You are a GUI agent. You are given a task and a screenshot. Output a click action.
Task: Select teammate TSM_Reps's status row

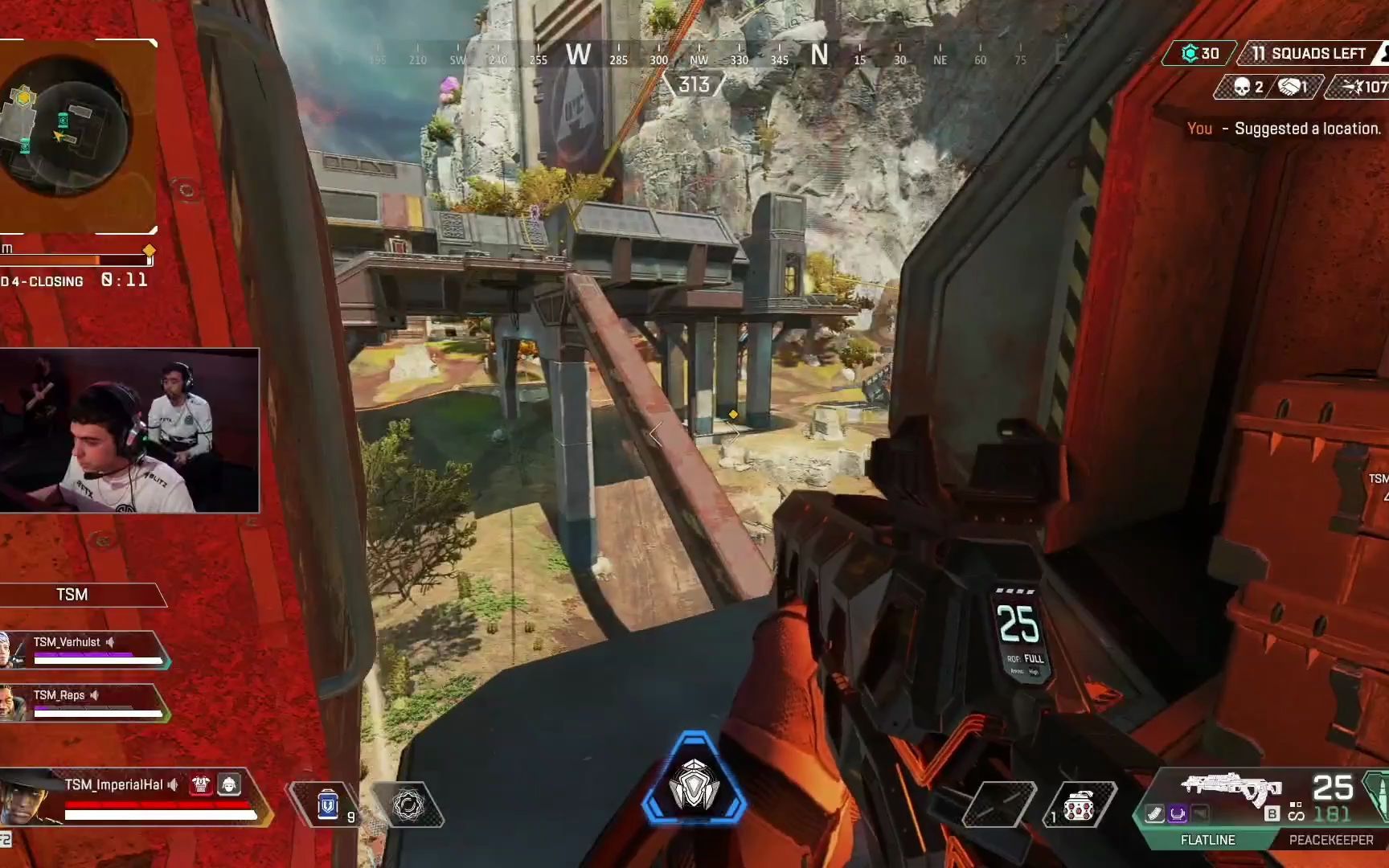(84, 703)
